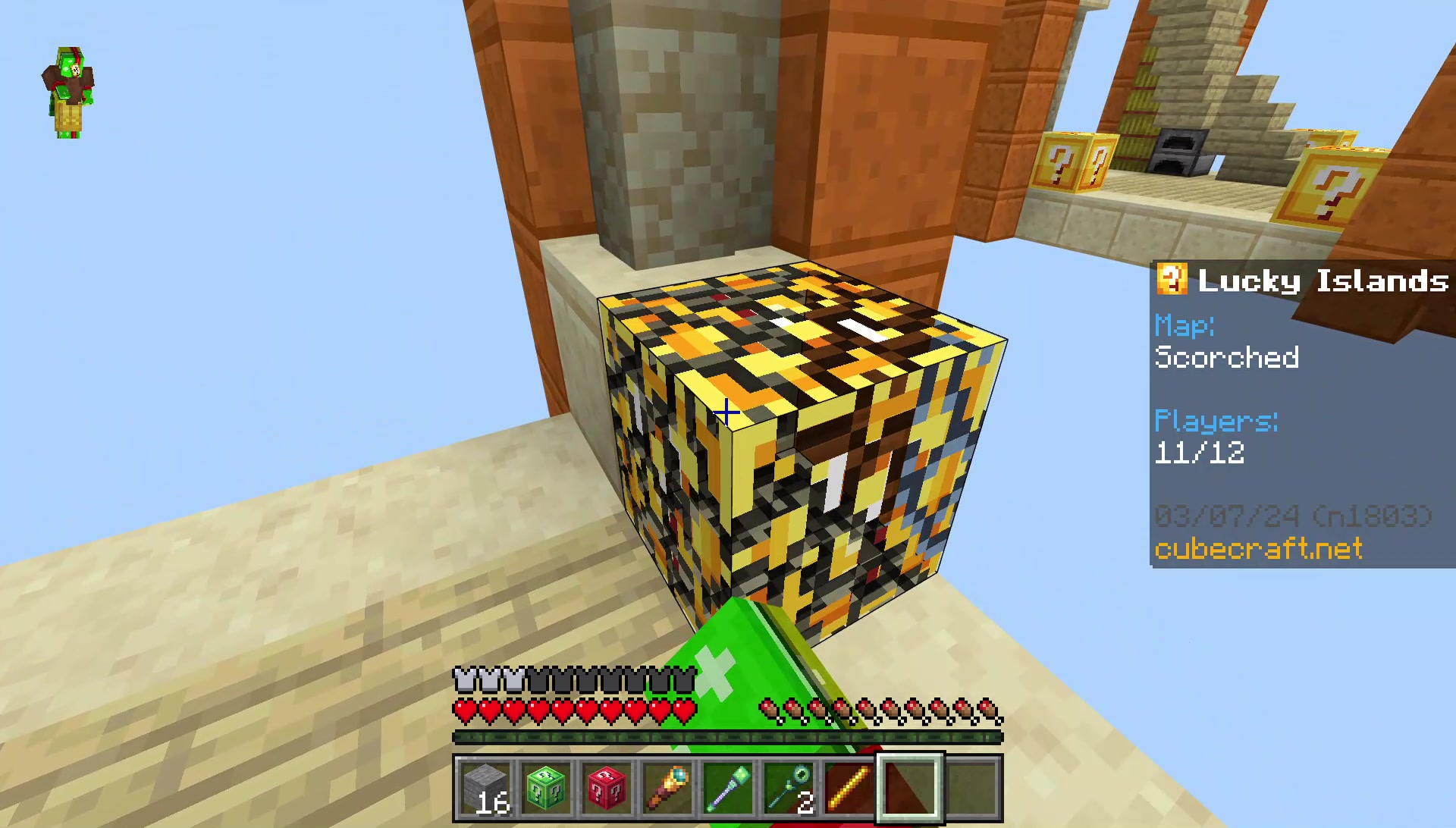The height and width of the screenshot is (828, 1456).
Task: Equip the golden blaze rod slot
Action: click(849, 789)
